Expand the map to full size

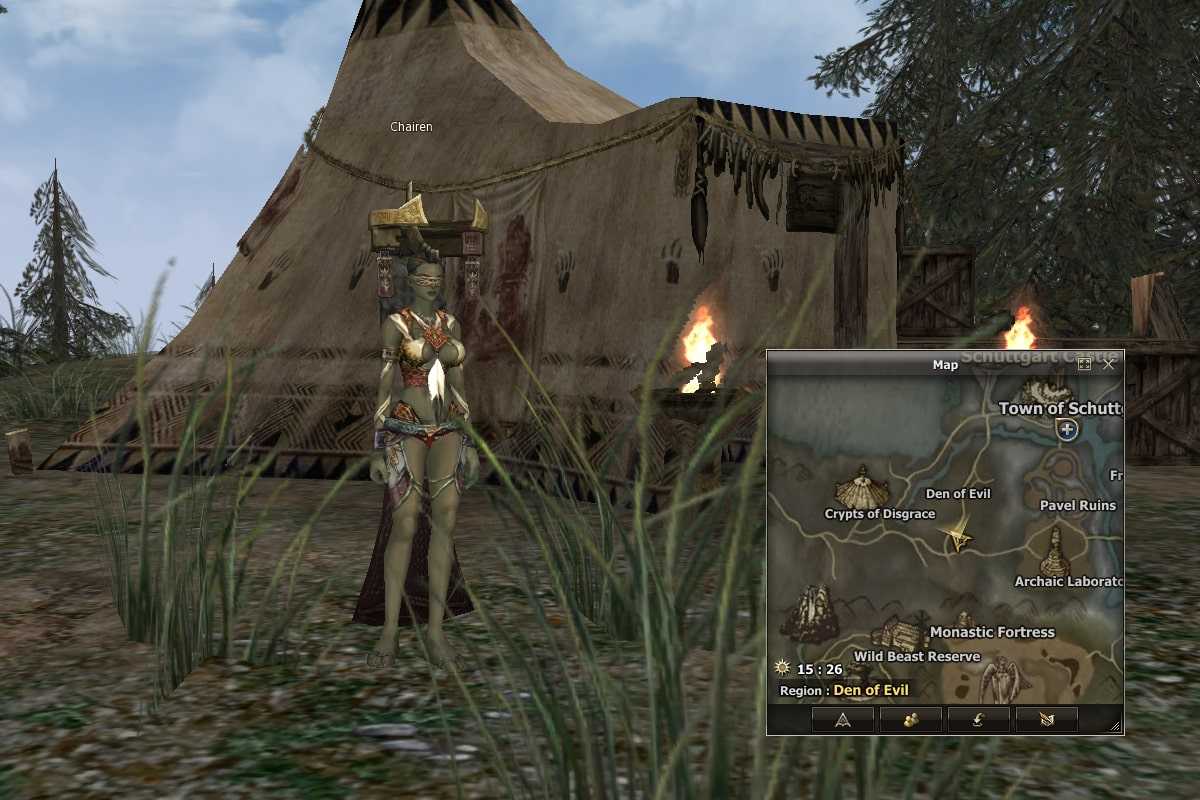(1085, 365)
